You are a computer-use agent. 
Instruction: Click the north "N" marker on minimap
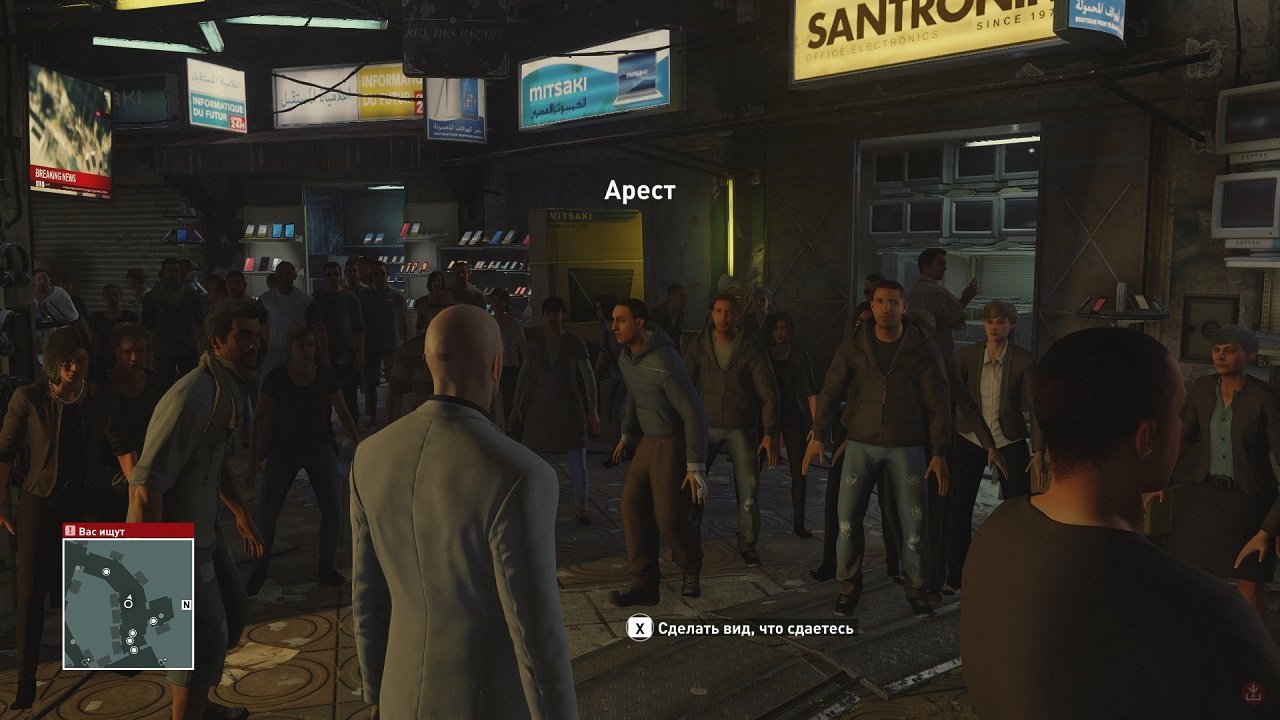(186, 605)
